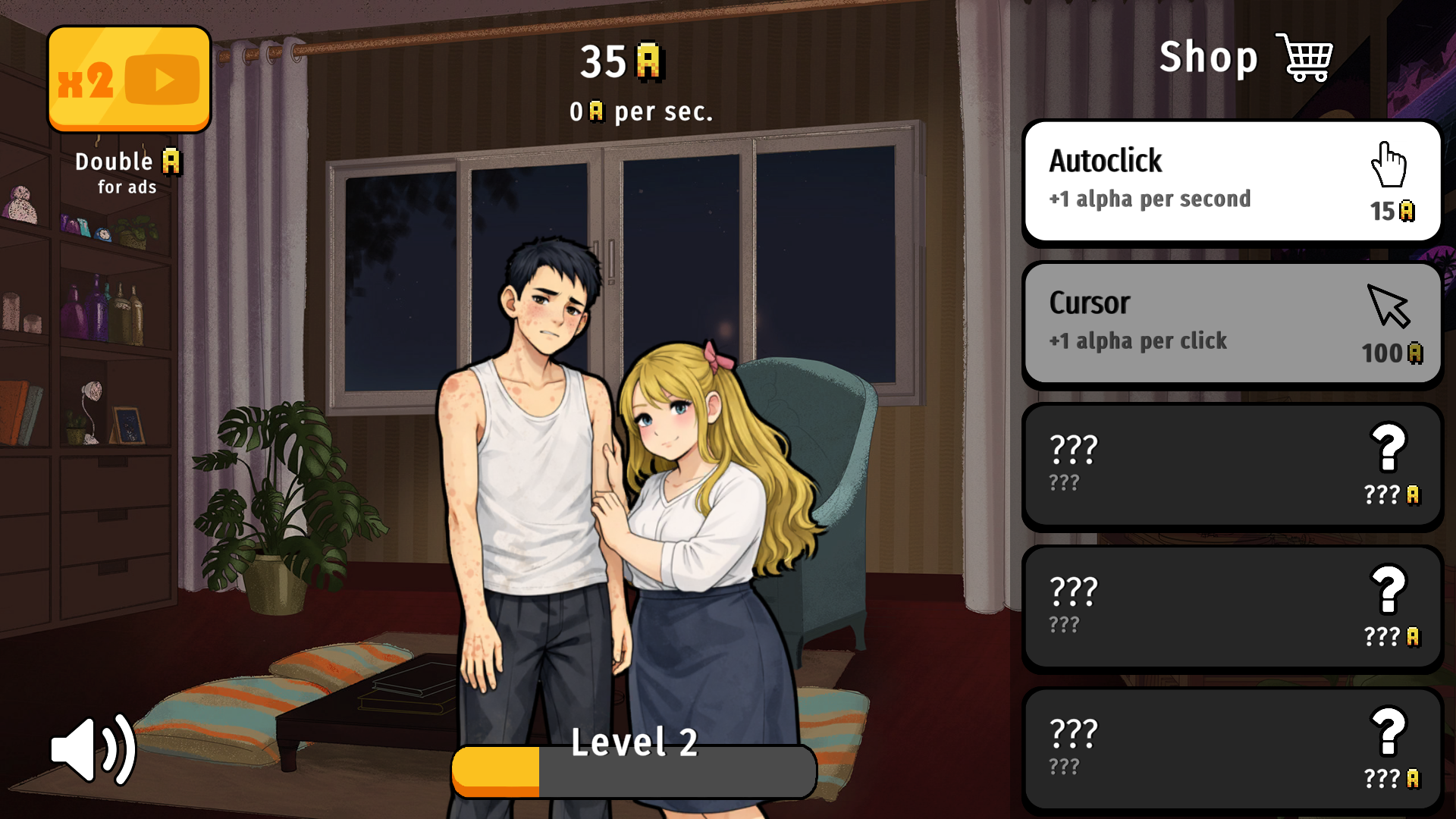Click the Level 2 progress bar
The width and height of the screenshot is (1456, 819).
tap(634, 770)
